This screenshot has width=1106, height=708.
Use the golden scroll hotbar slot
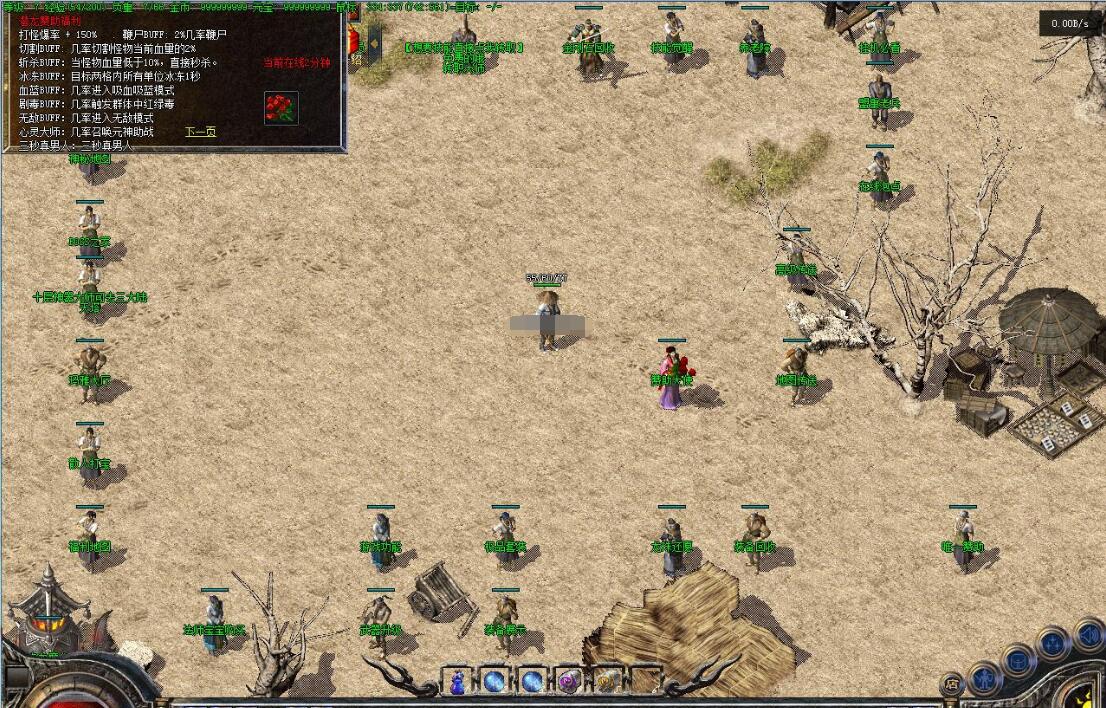(606, 682)
